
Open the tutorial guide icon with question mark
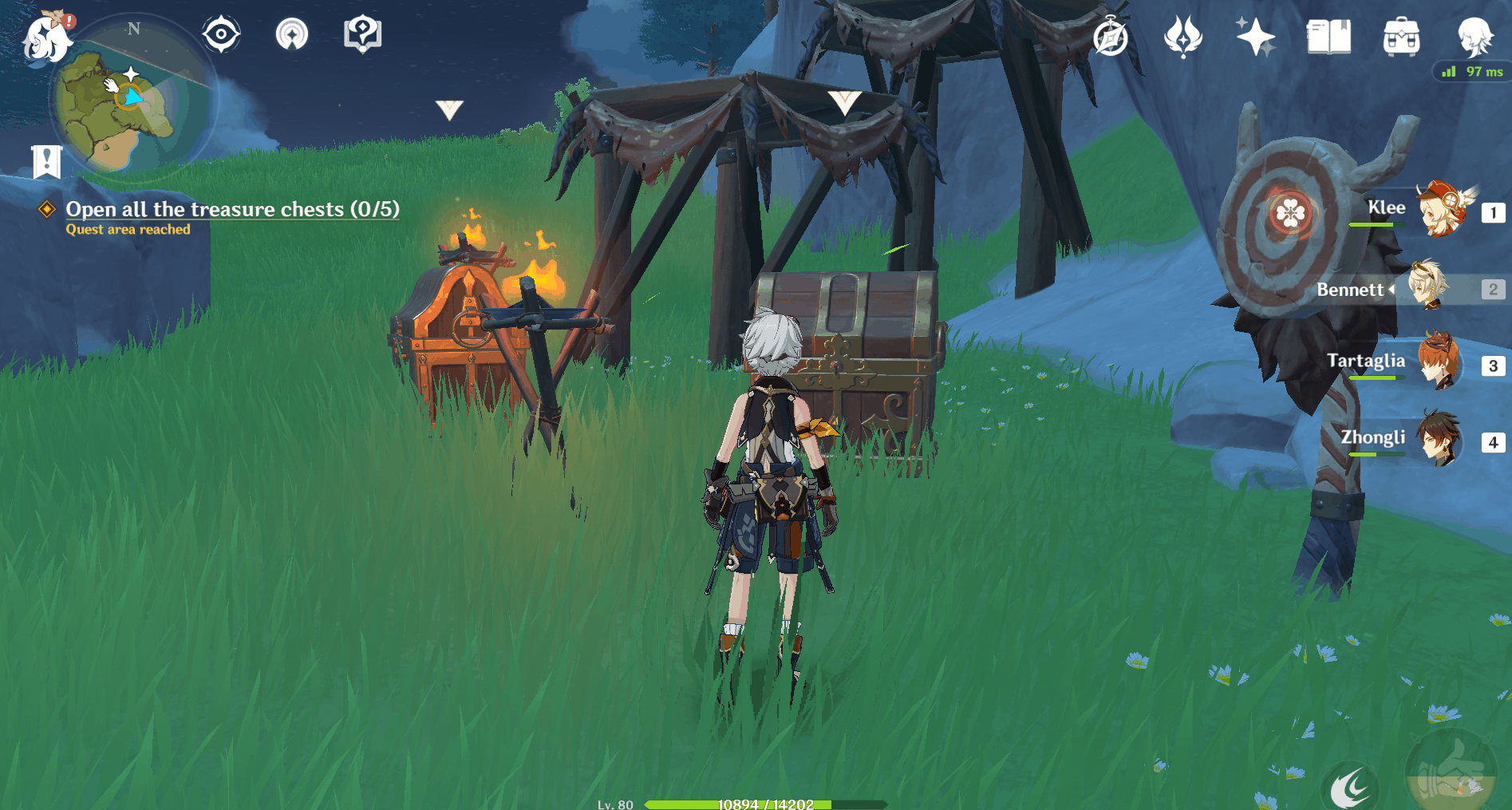362,34
